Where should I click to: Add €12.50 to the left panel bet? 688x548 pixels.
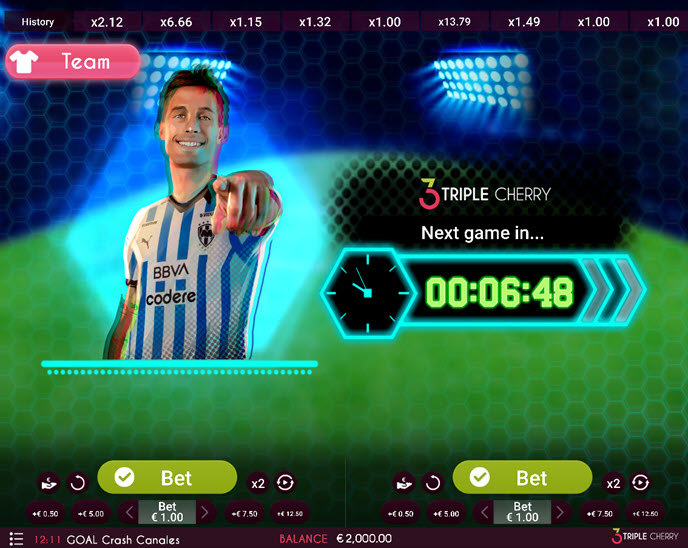point(287,513)
